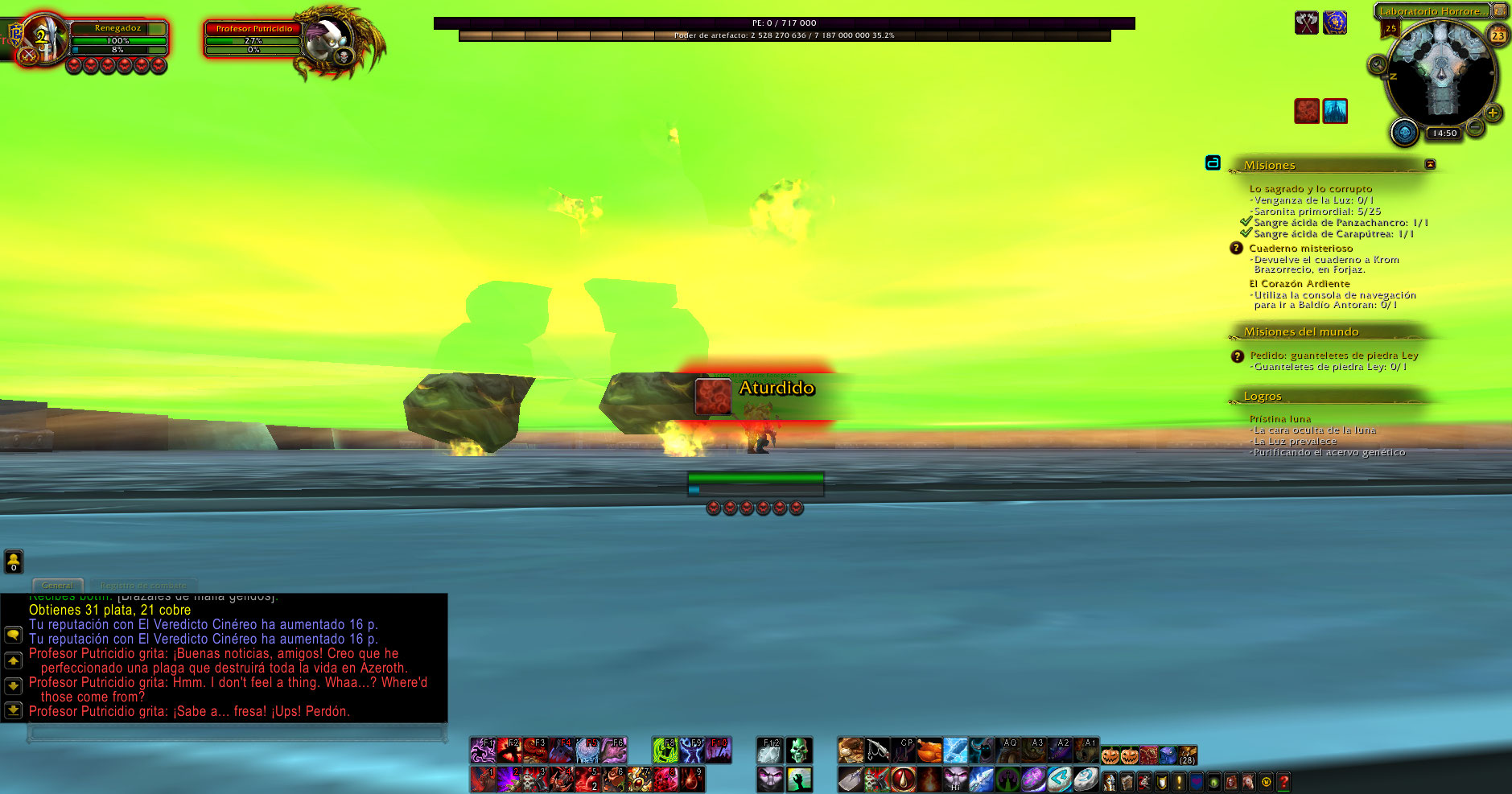Zoom out the minimap with the minus button
Screen dimensions: 1512x794
1475,127
